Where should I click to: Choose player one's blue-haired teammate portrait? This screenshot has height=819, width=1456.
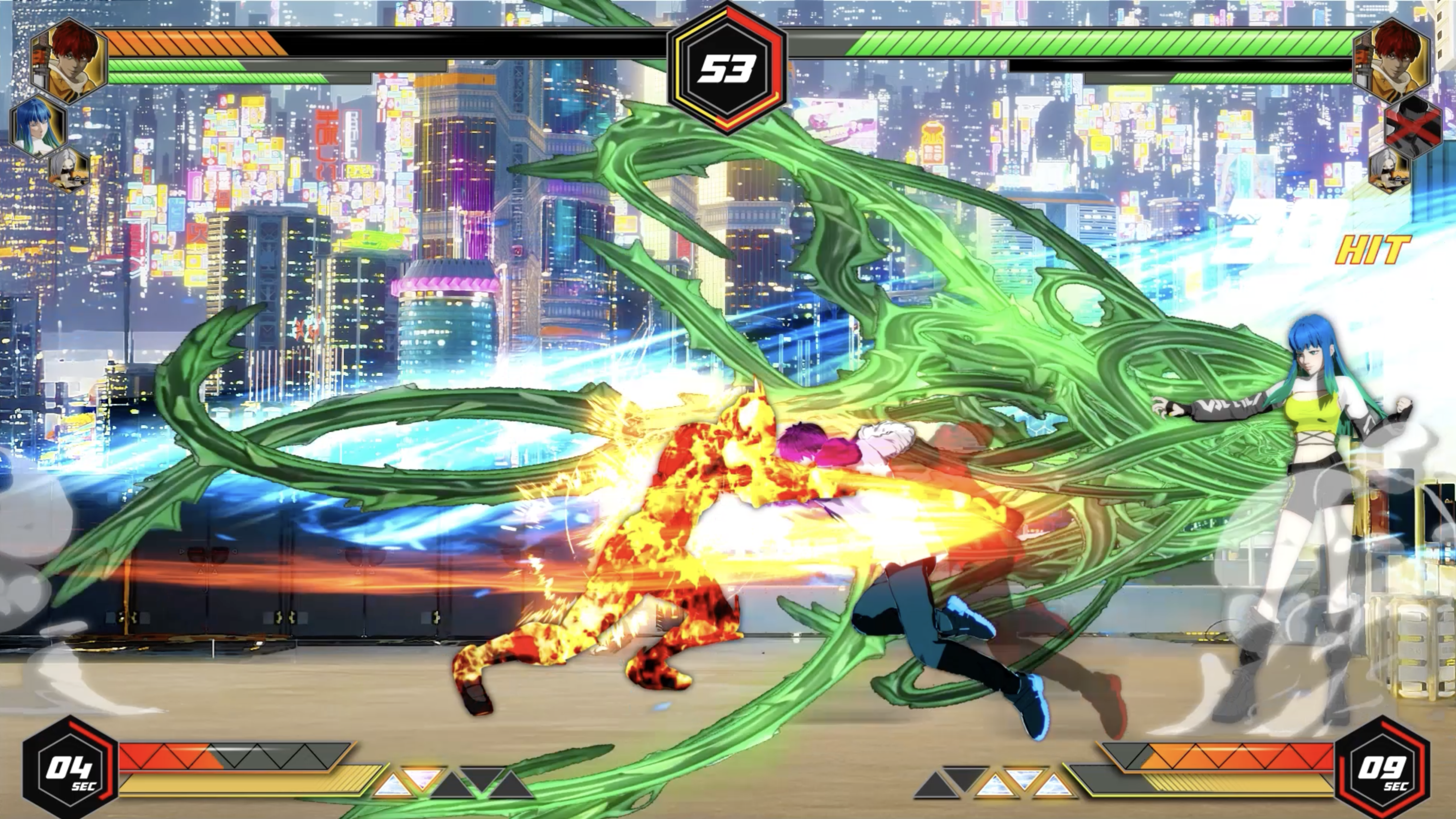pos(38,126)
